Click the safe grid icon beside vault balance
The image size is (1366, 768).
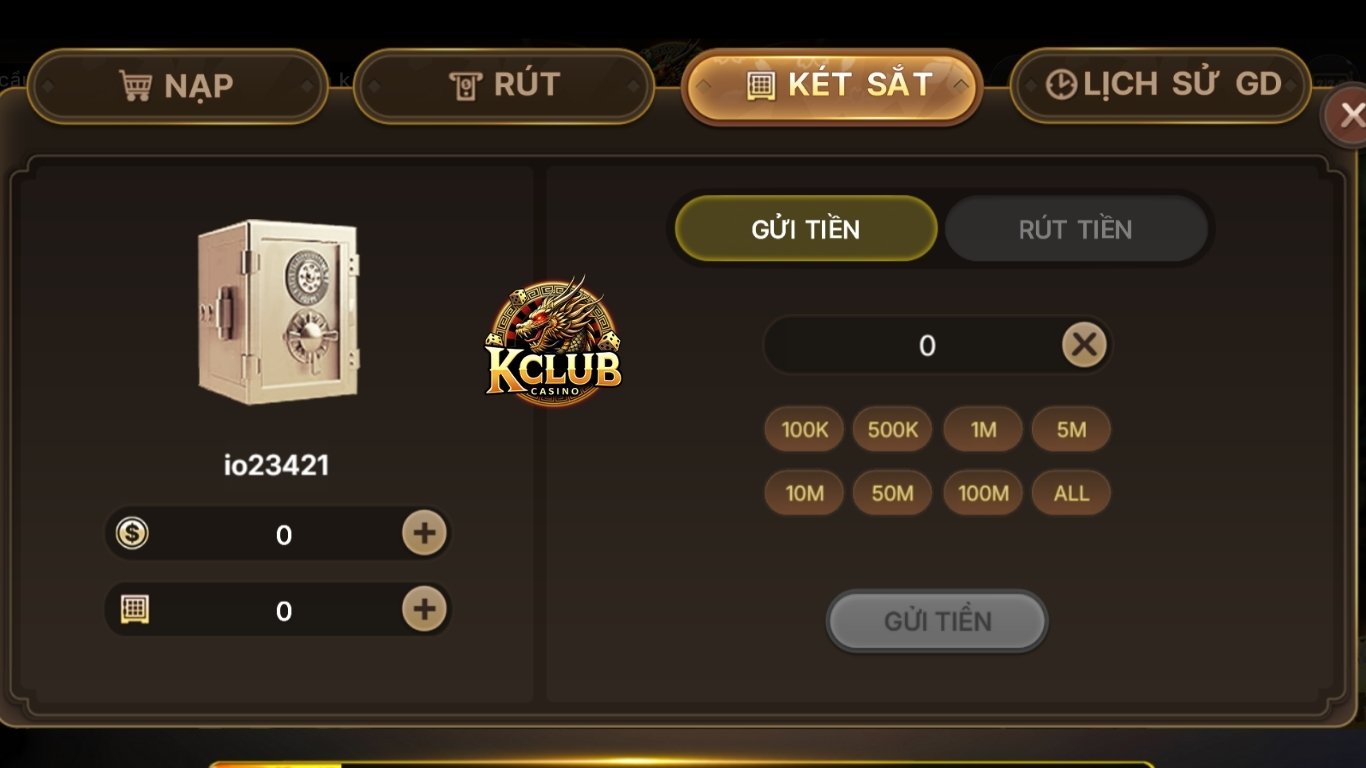[133, 609]
